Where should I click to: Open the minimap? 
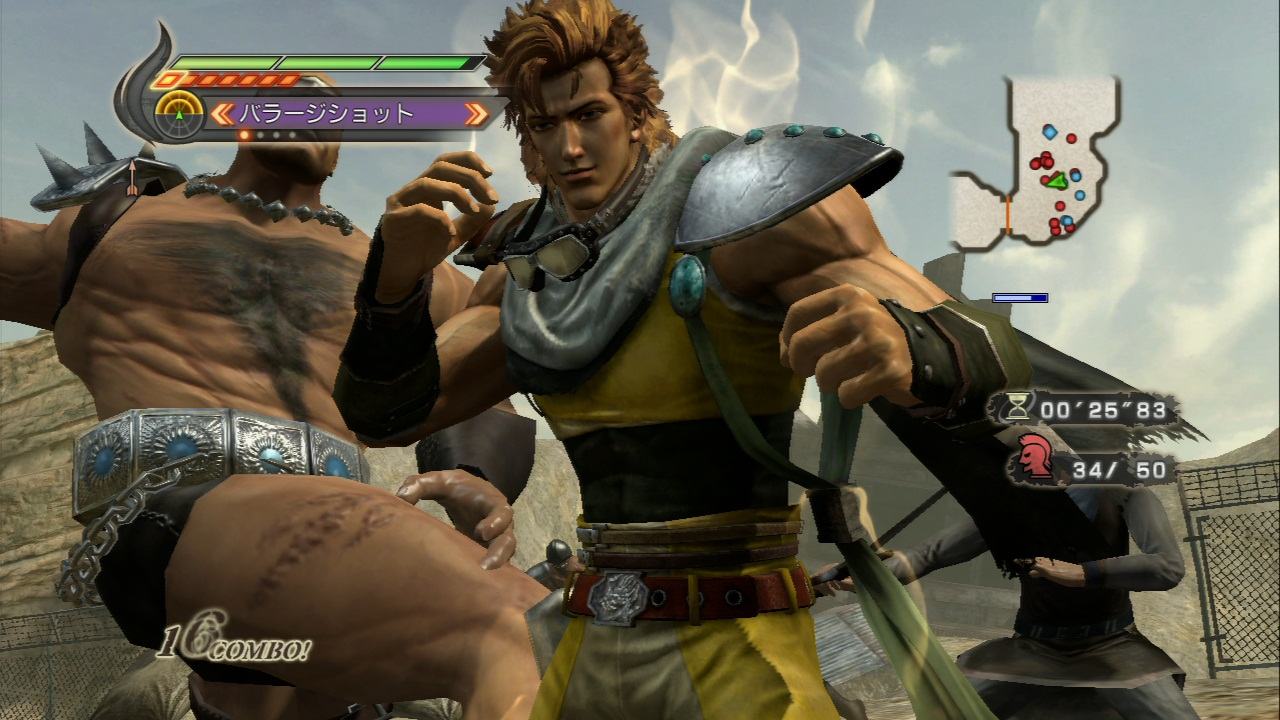click(x=1035, y=163)
